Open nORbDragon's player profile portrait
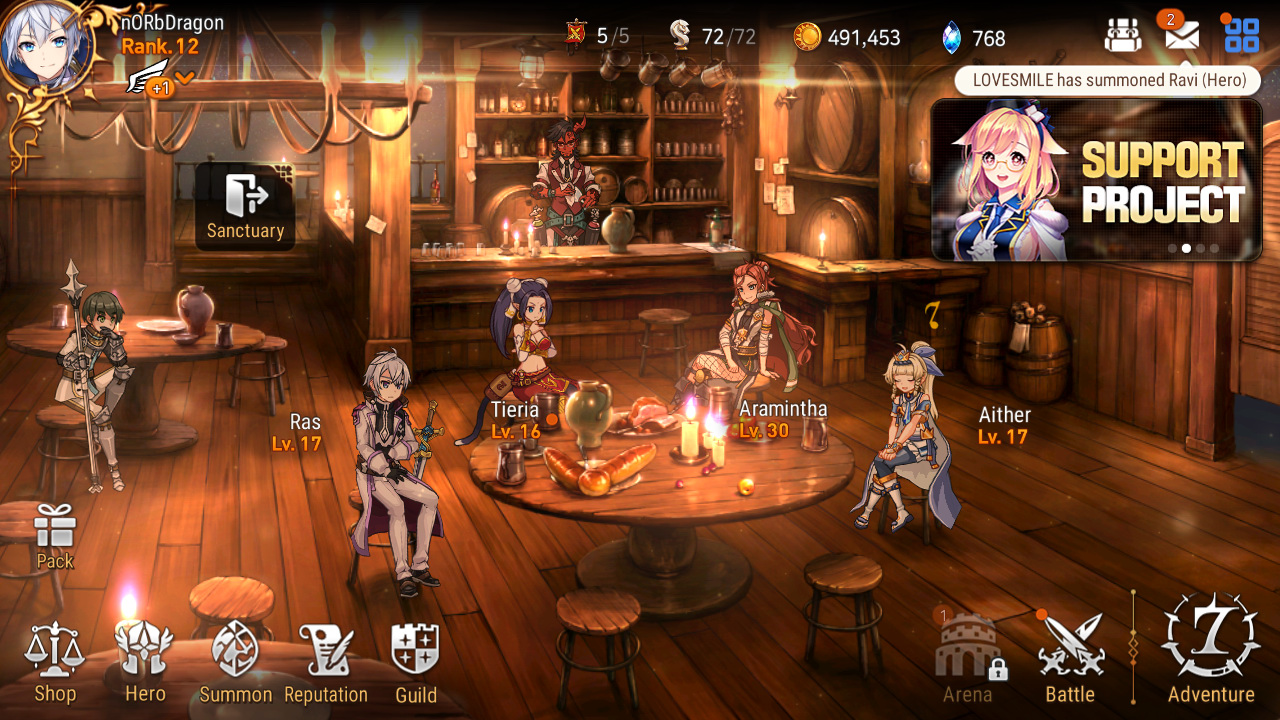Screen dimensions: 1280x720 [40, 45]
